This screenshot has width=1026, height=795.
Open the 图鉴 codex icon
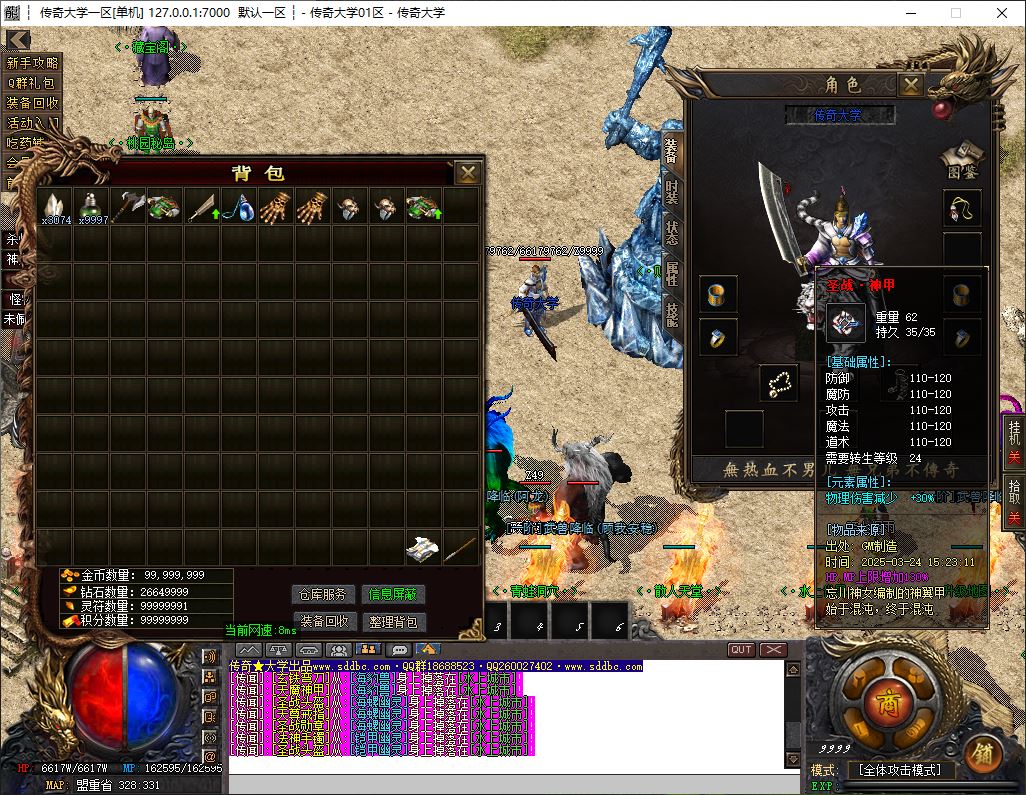pyautogui.click(x=962, y=159)
